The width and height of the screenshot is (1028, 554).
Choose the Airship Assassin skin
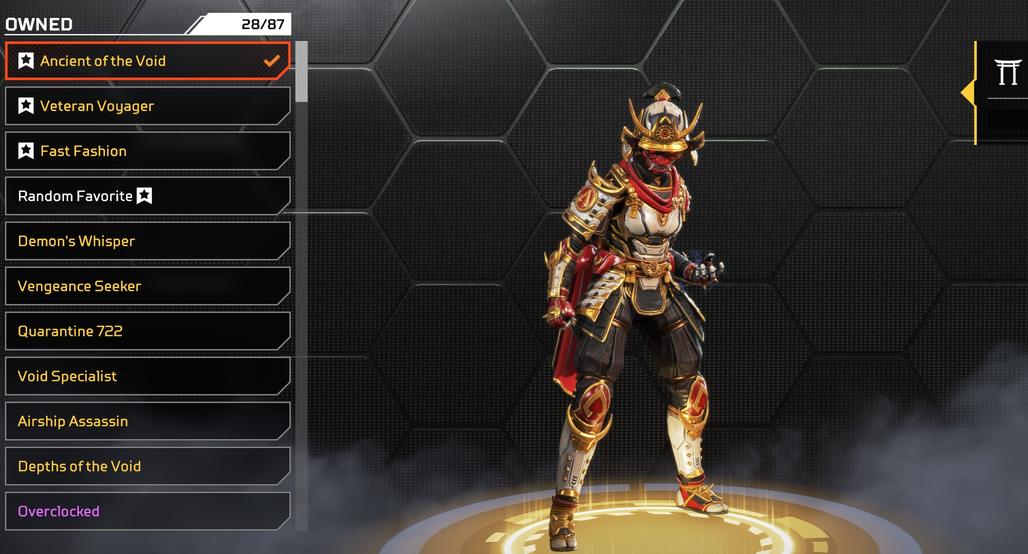click(x=147, y=421)
